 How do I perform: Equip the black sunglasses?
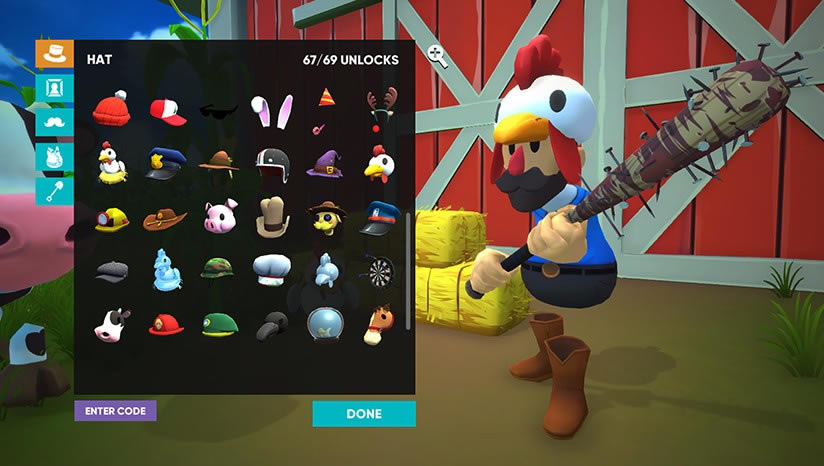(x=219, y=110)
